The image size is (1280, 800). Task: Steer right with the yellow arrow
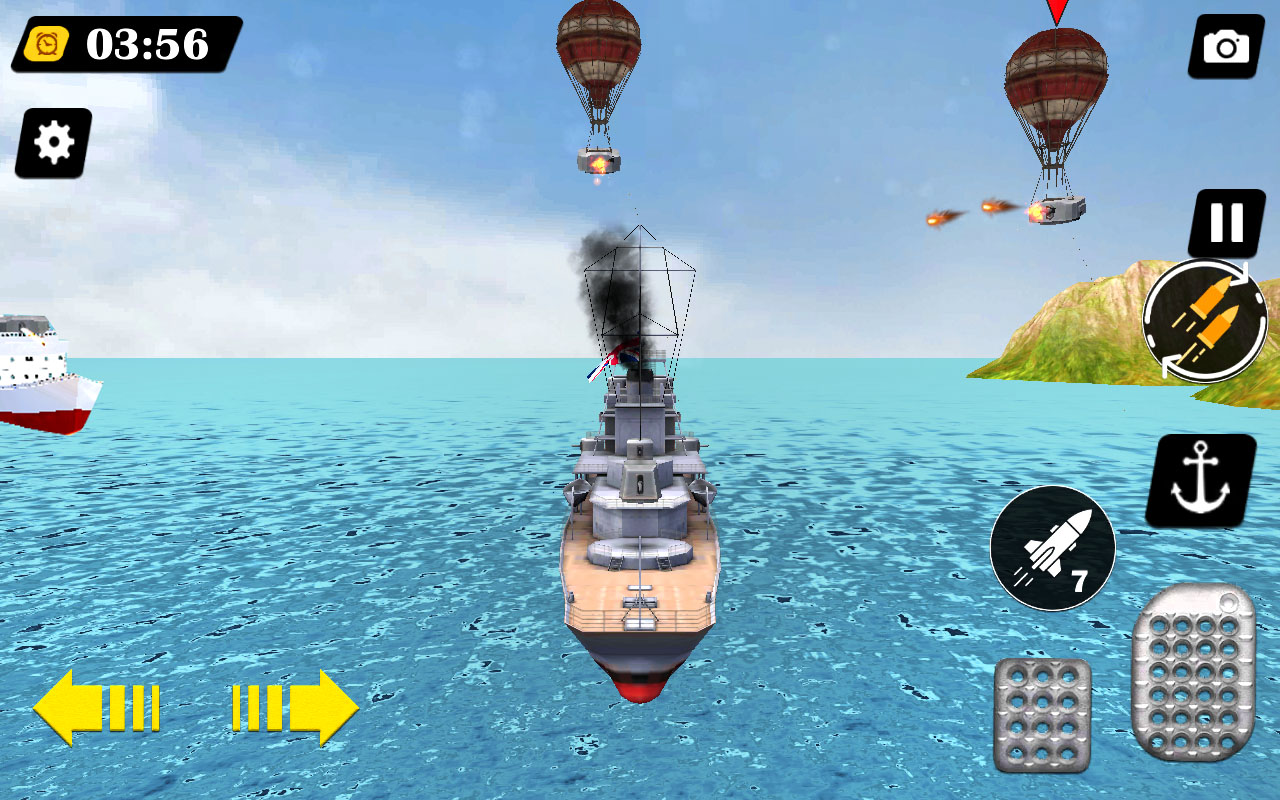click(x=295, y=708)
